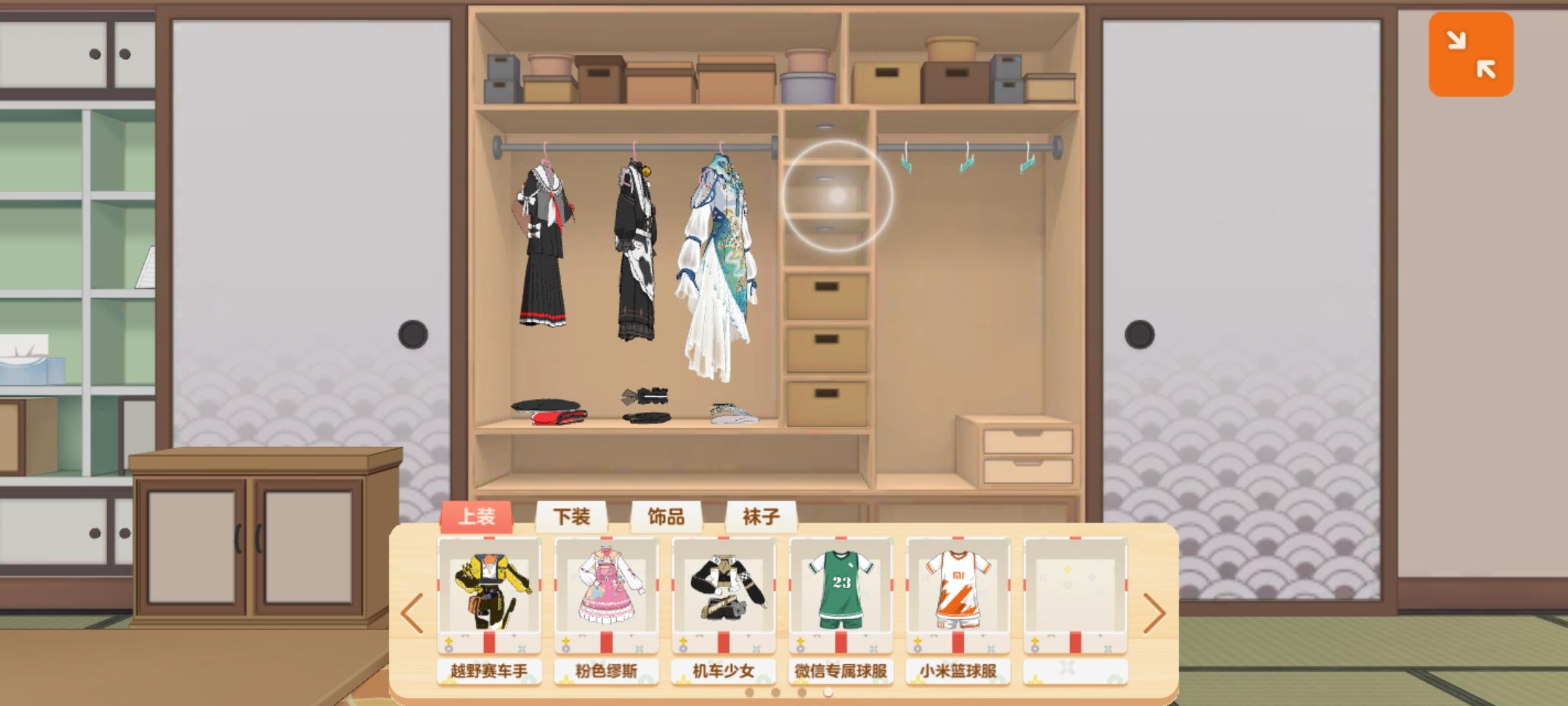Image resolution: width=1568 pixels, height=706 pixels.
Task: Go back a page using the left arrow
Action: point(413,613)
